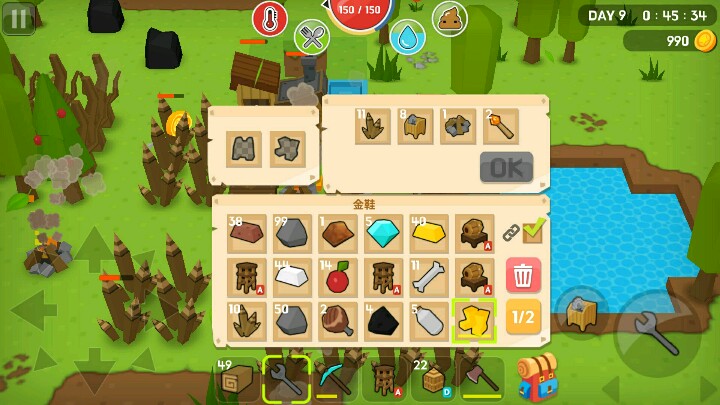Image resolution: width=720 pixels, height=405 pixels.
Task: Tap the large wrench action button
Action: click(x=657, y=335)
